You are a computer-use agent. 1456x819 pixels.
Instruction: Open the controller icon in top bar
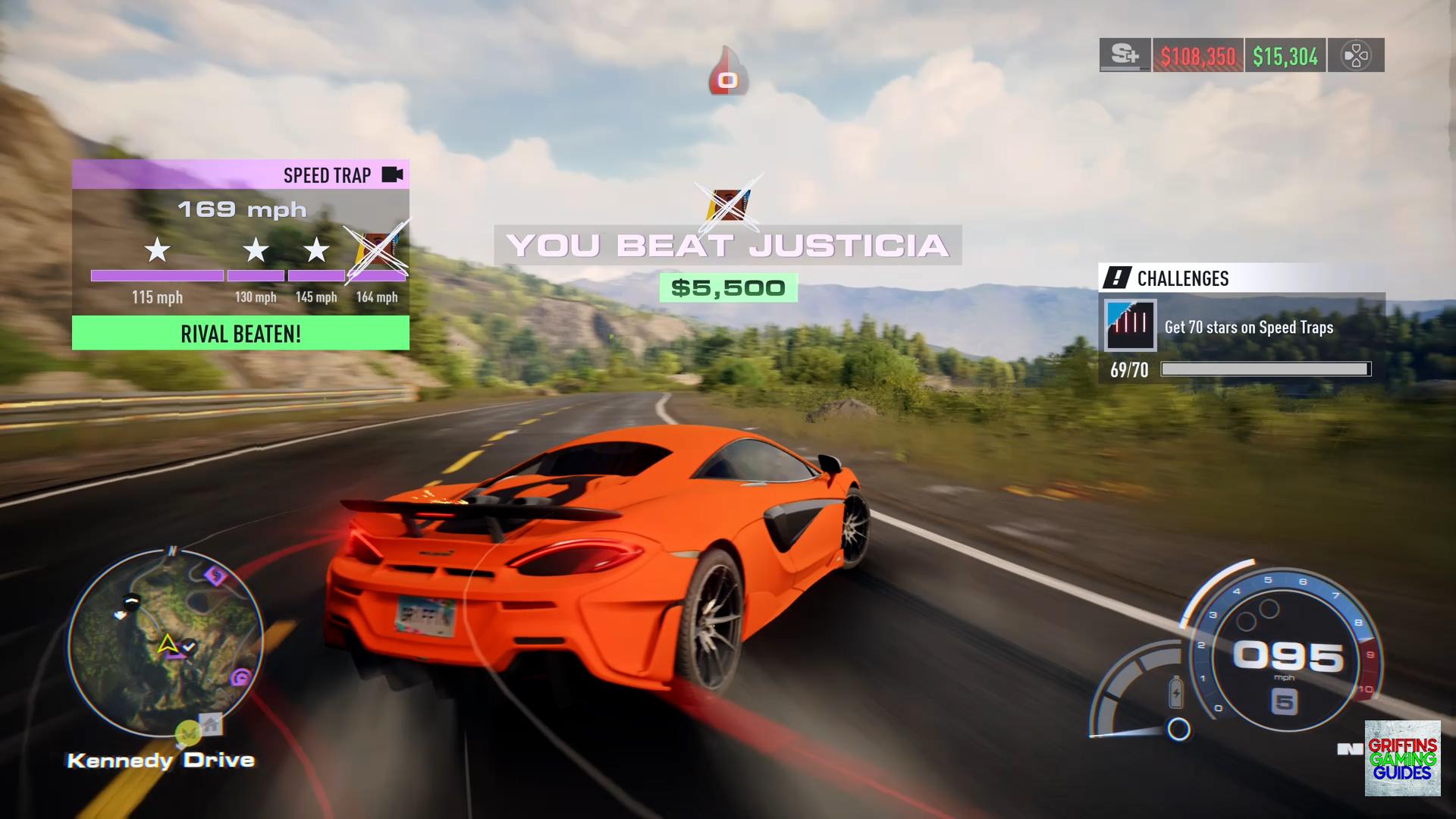pos(1356,55)
